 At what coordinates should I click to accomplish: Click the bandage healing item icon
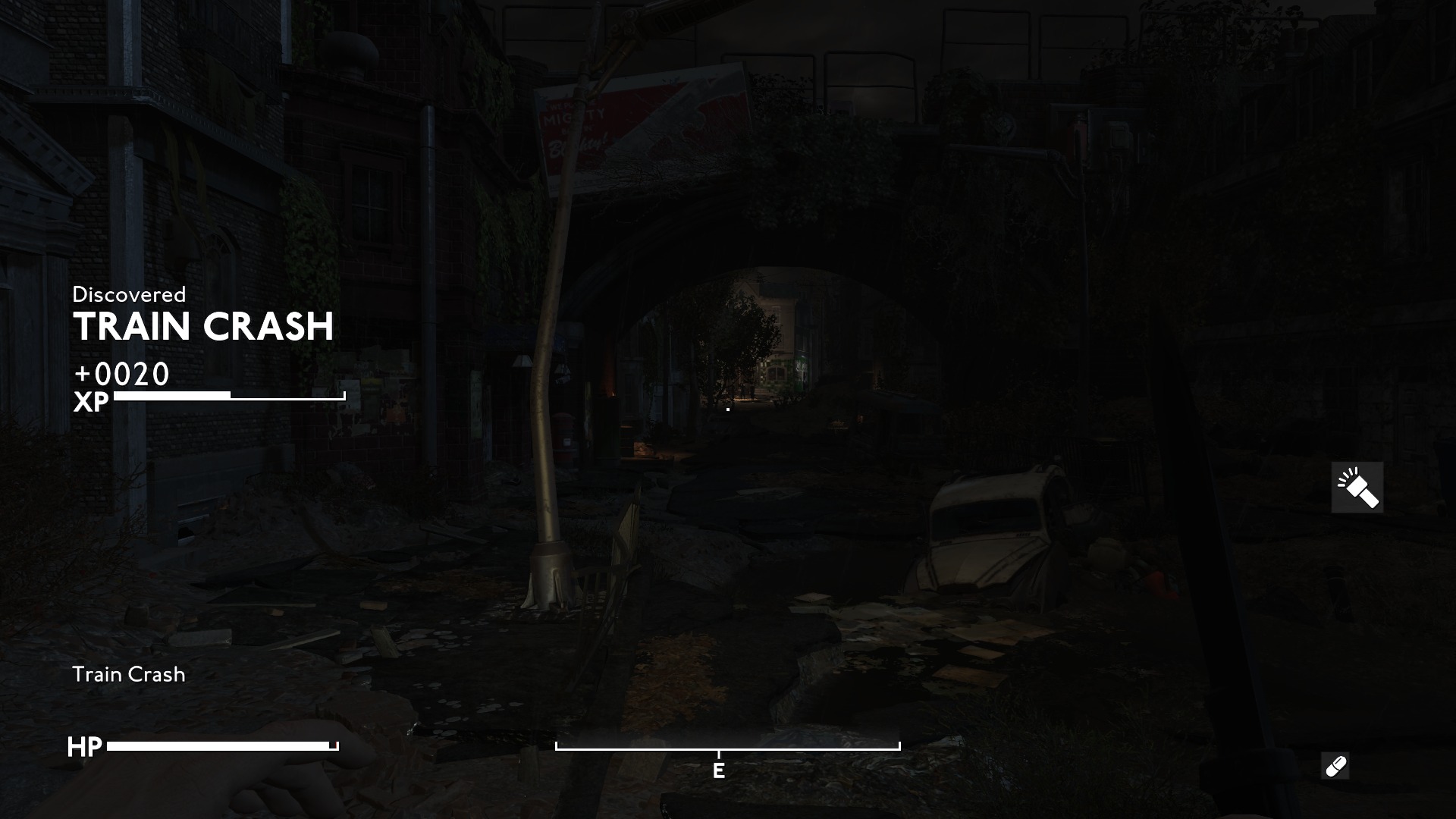[x=1335, y=766]
